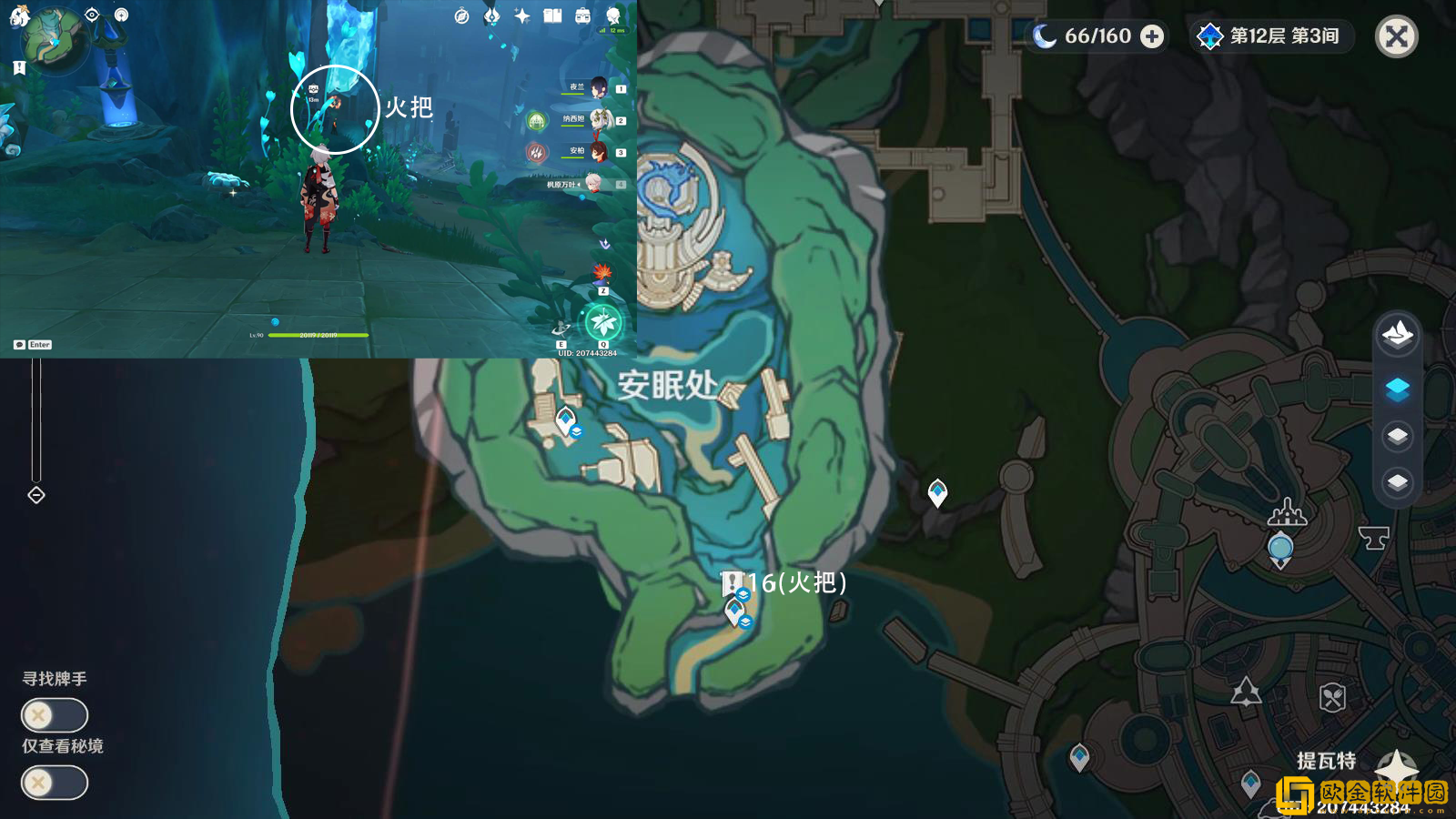The width and height of the screenshot is (1456, 819).
Task: Add resin with the plus button
Action: (x=1152, y=36)
